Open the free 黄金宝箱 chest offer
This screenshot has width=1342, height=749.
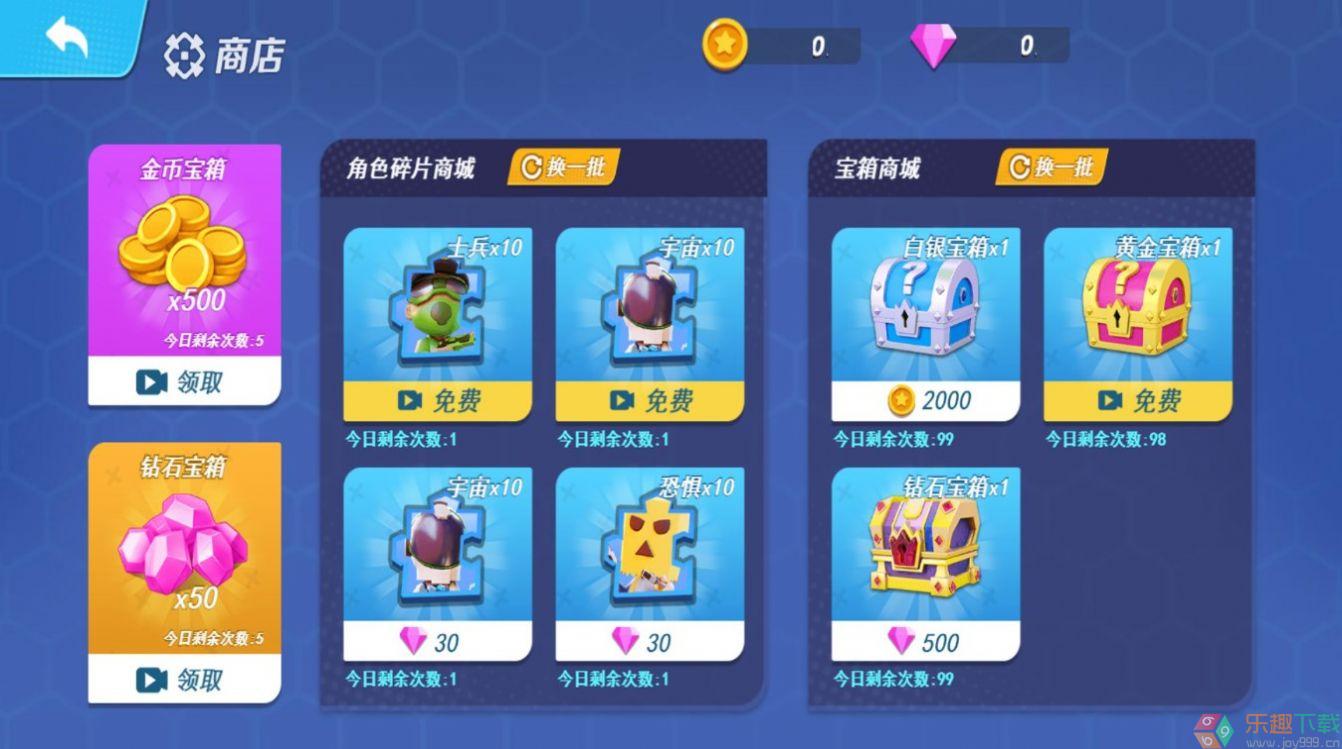pos(1138,401)
